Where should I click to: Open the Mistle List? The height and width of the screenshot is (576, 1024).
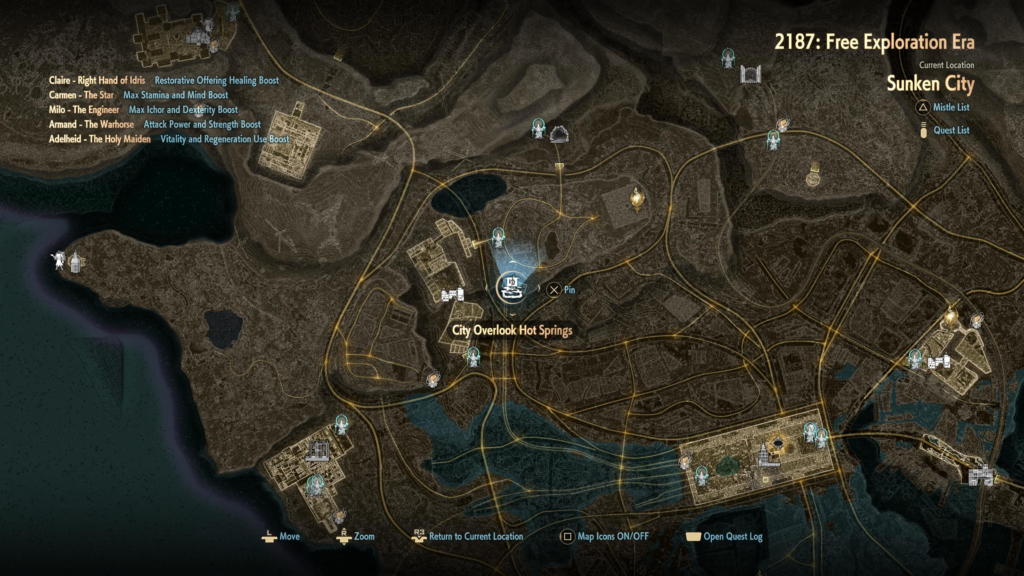pos(944,107)
